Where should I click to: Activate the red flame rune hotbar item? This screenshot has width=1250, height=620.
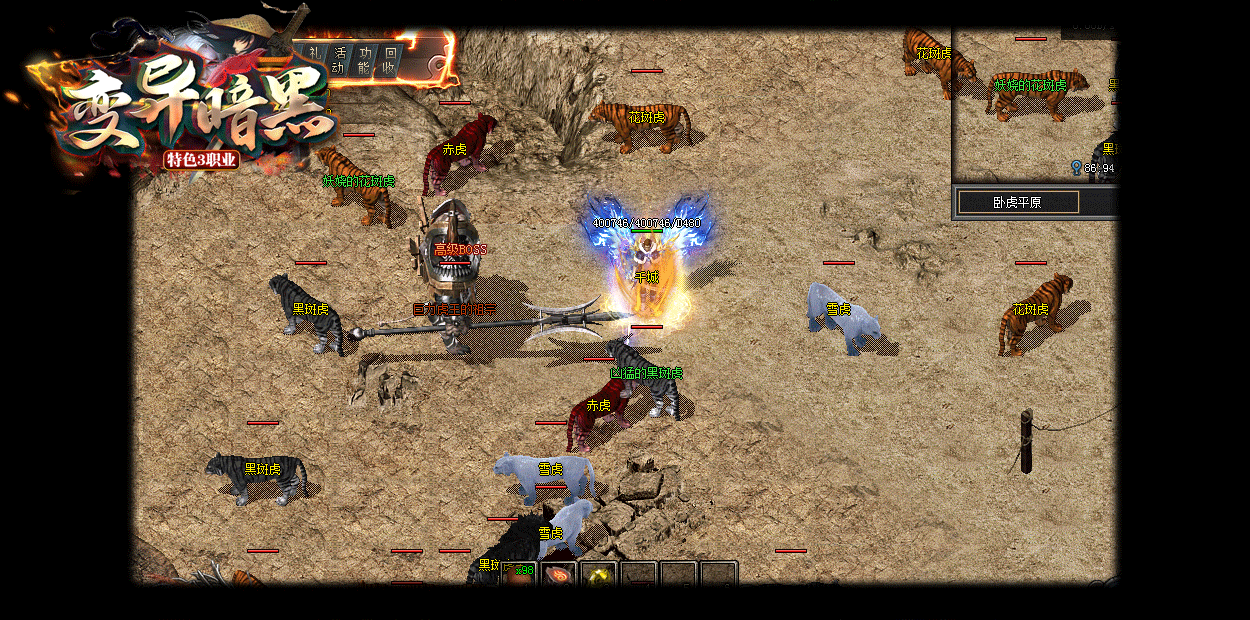coord(560,575)
